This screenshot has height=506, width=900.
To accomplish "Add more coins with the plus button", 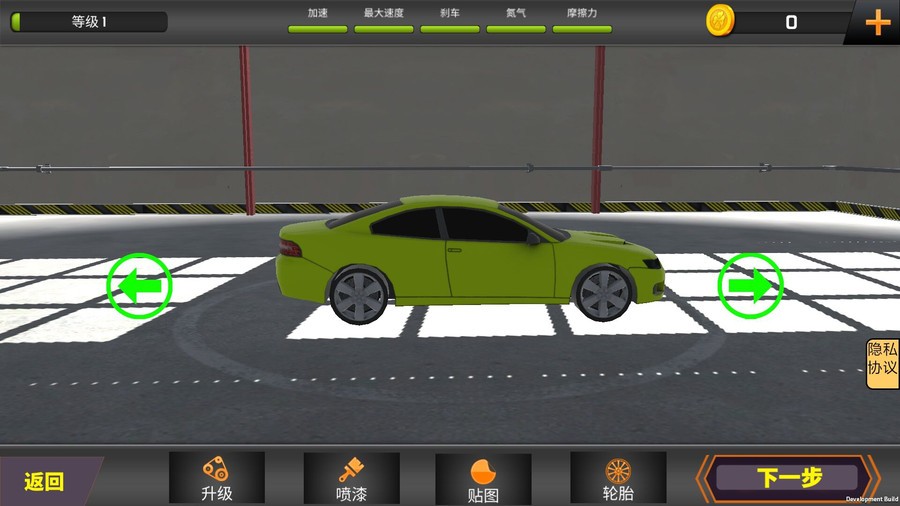I will click(877, 22).
